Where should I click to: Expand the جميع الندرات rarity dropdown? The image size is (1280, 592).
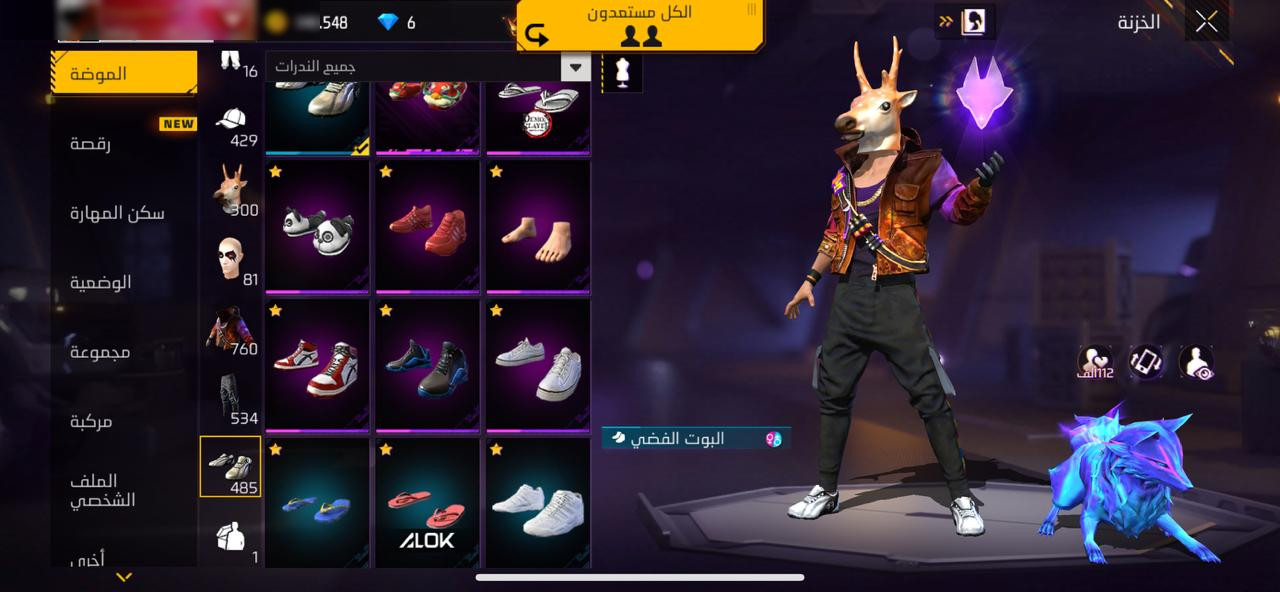pos(428,67)
